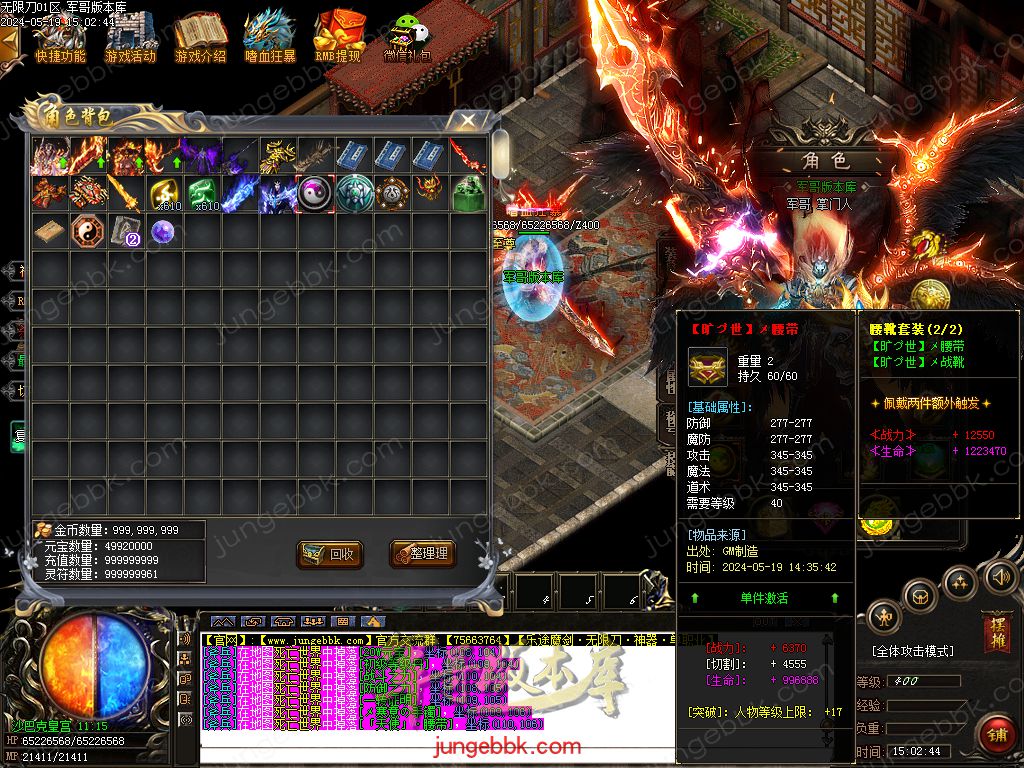This screenshot has width=1024, height=768.
Task: Select the purple crystal orb item
Action: [163, 232]
